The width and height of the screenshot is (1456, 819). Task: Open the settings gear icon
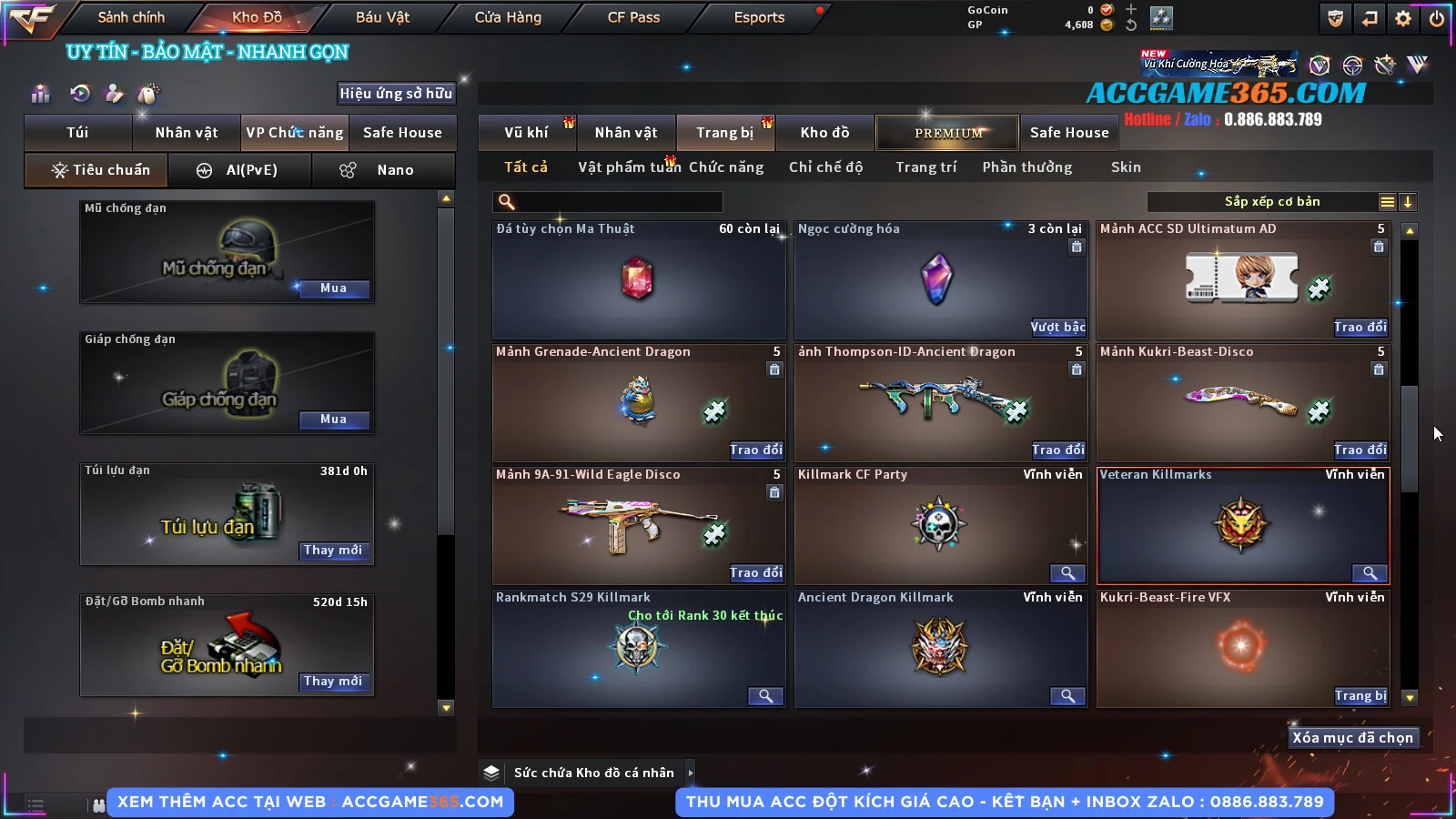[x=1403, y=18]
